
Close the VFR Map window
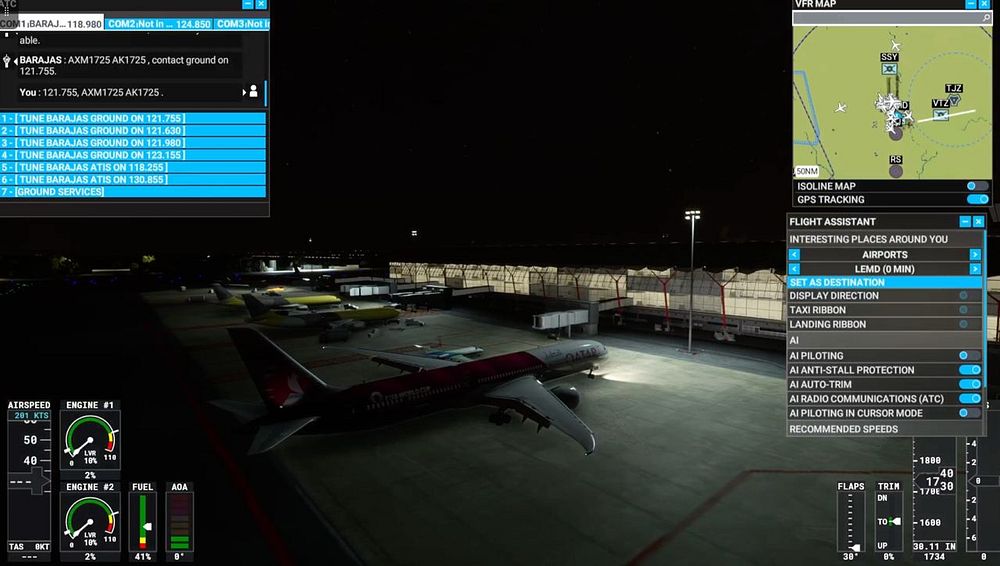[x=984, y=4]
